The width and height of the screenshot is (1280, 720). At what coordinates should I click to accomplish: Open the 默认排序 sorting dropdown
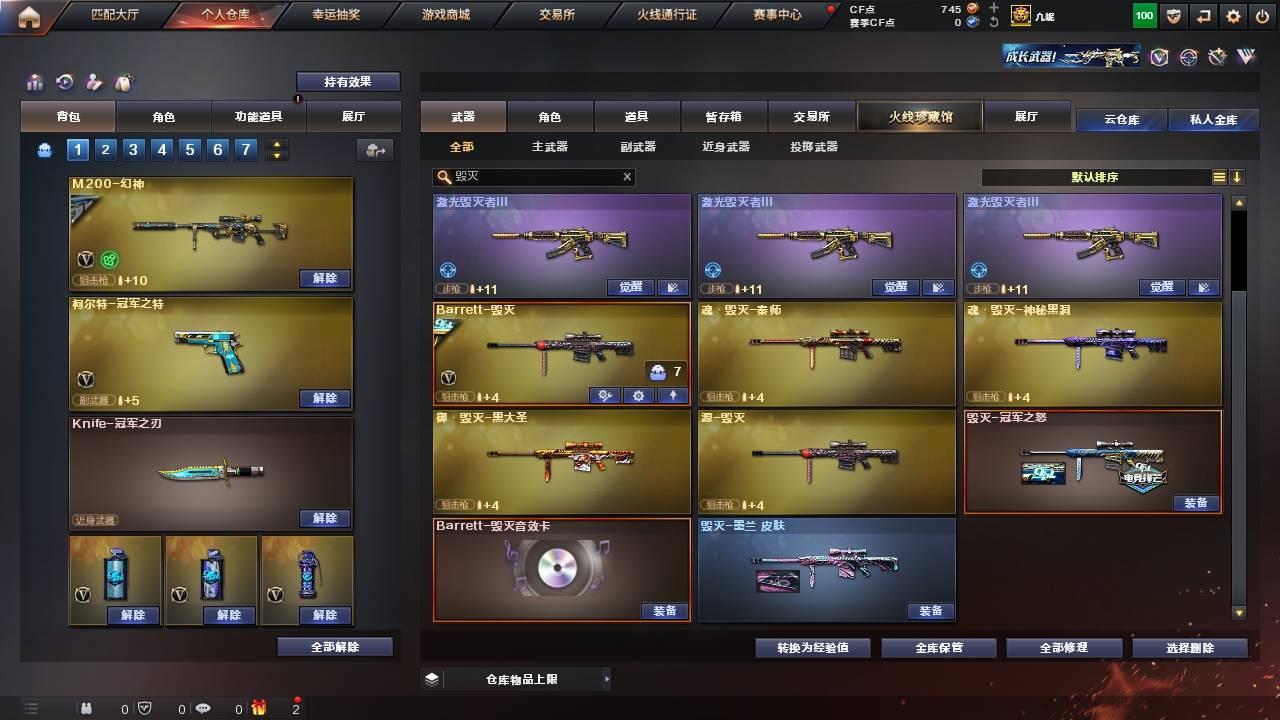(1095, 176)
